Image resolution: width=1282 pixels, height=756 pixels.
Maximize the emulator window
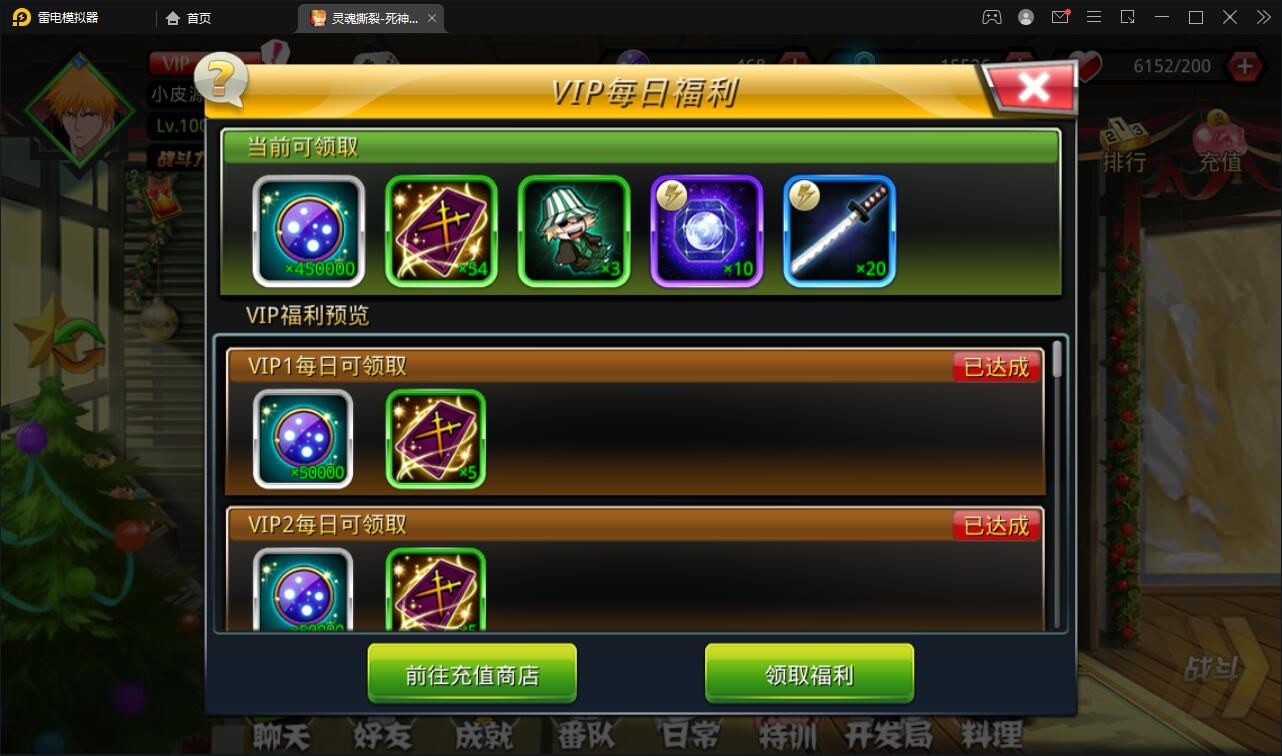(1195, 17)
